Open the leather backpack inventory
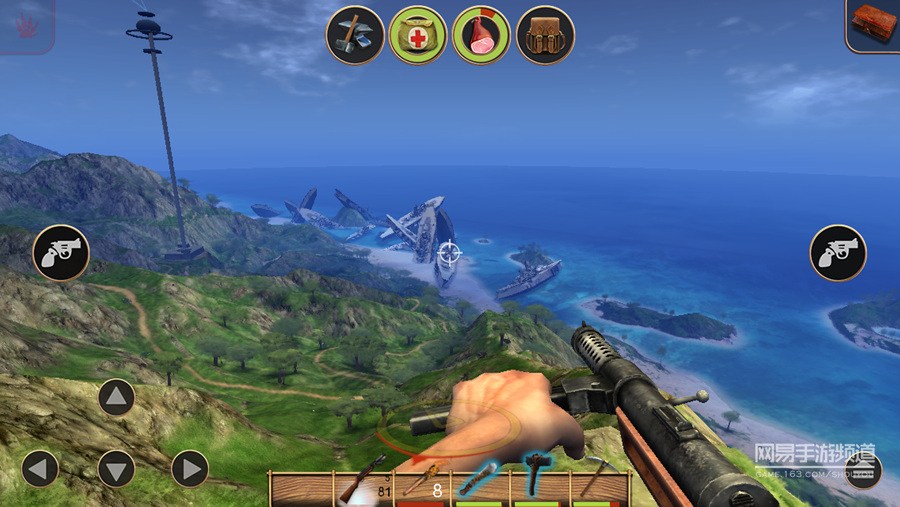This screenshot has height=507, width=900. coord(545,35)
